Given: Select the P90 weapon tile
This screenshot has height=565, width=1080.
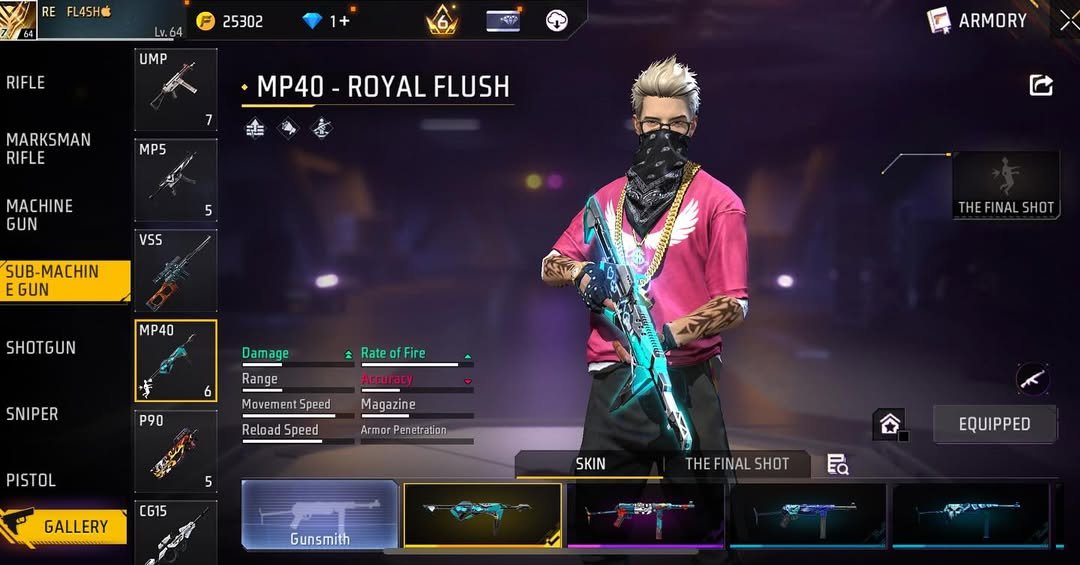Looking at the screenshot, I should pyautogui.click(x=176, y=451).
